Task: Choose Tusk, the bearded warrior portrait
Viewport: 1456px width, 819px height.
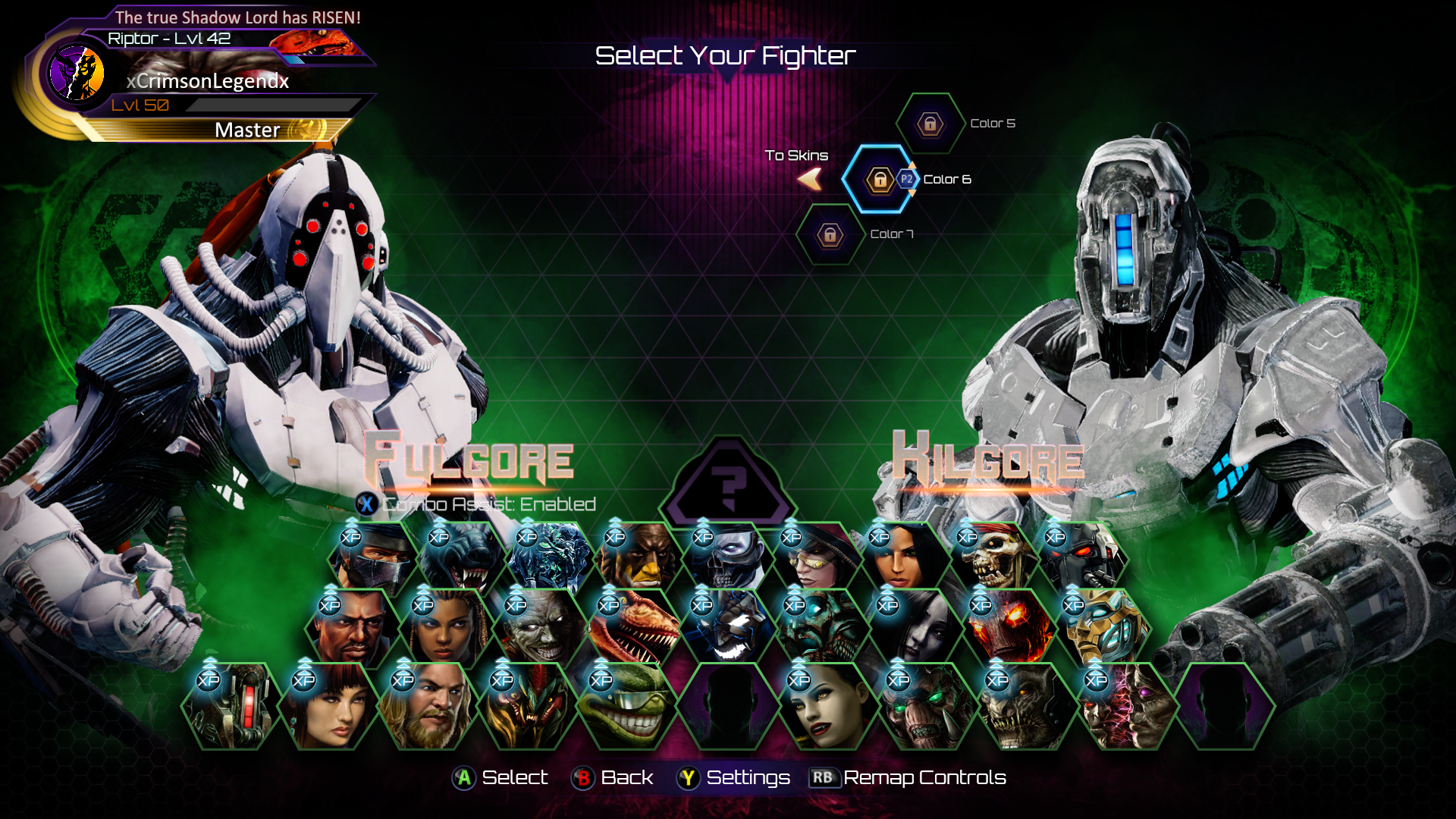Action: [427, 707]
